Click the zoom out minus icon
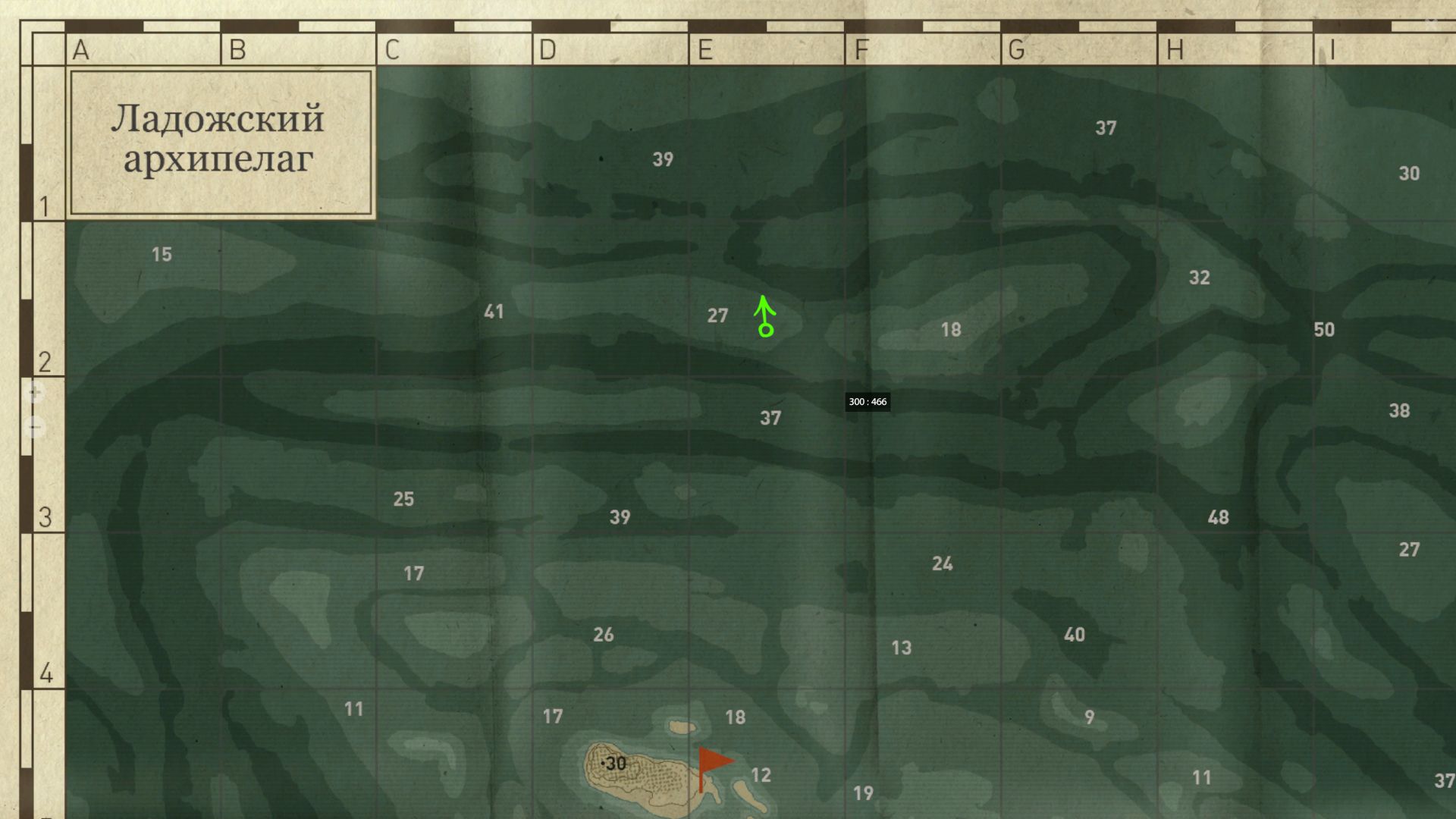This screenshot has height=819, width=1456. [x=33, y=426]
